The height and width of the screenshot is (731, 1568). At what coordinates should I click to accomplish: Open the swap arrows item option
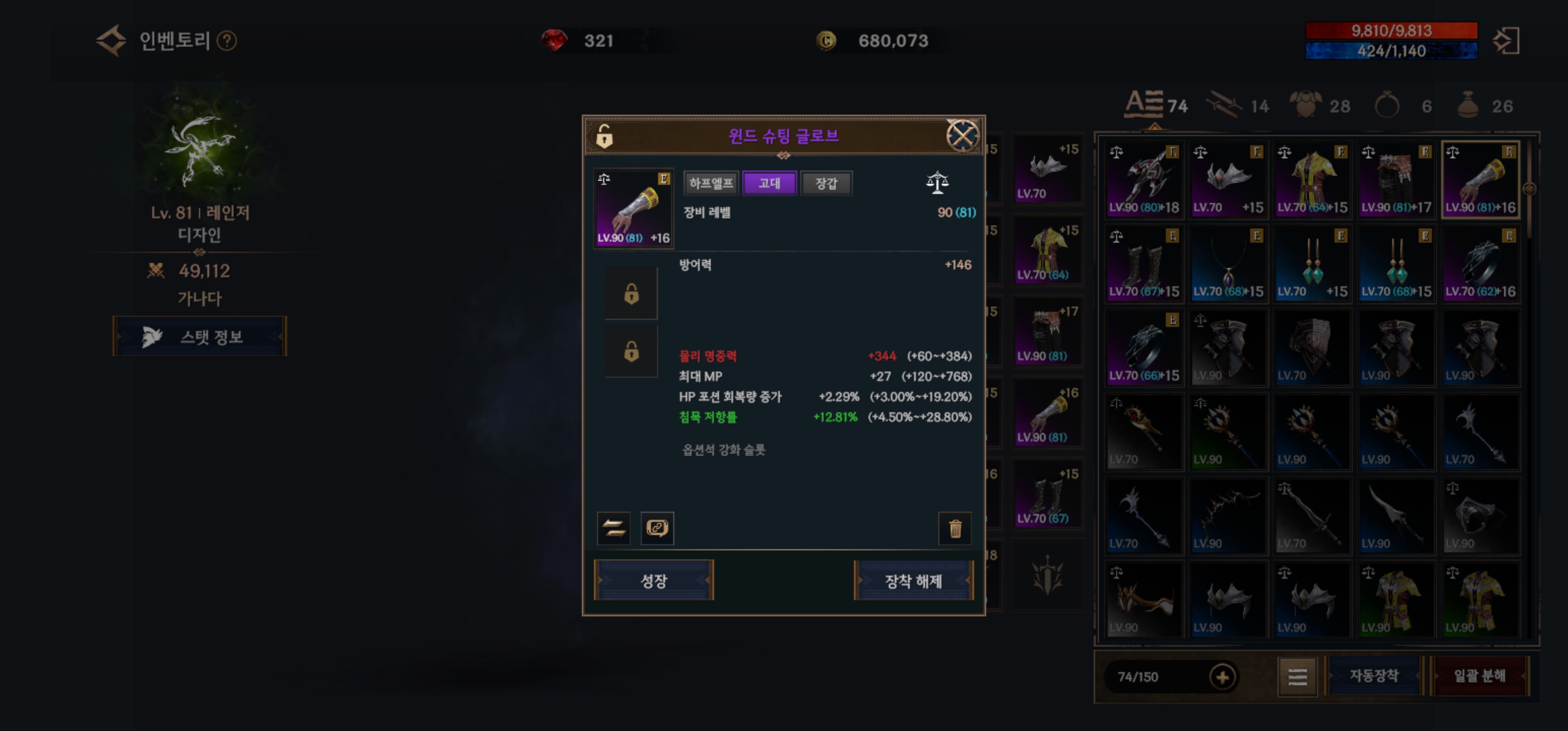[613, 528]
